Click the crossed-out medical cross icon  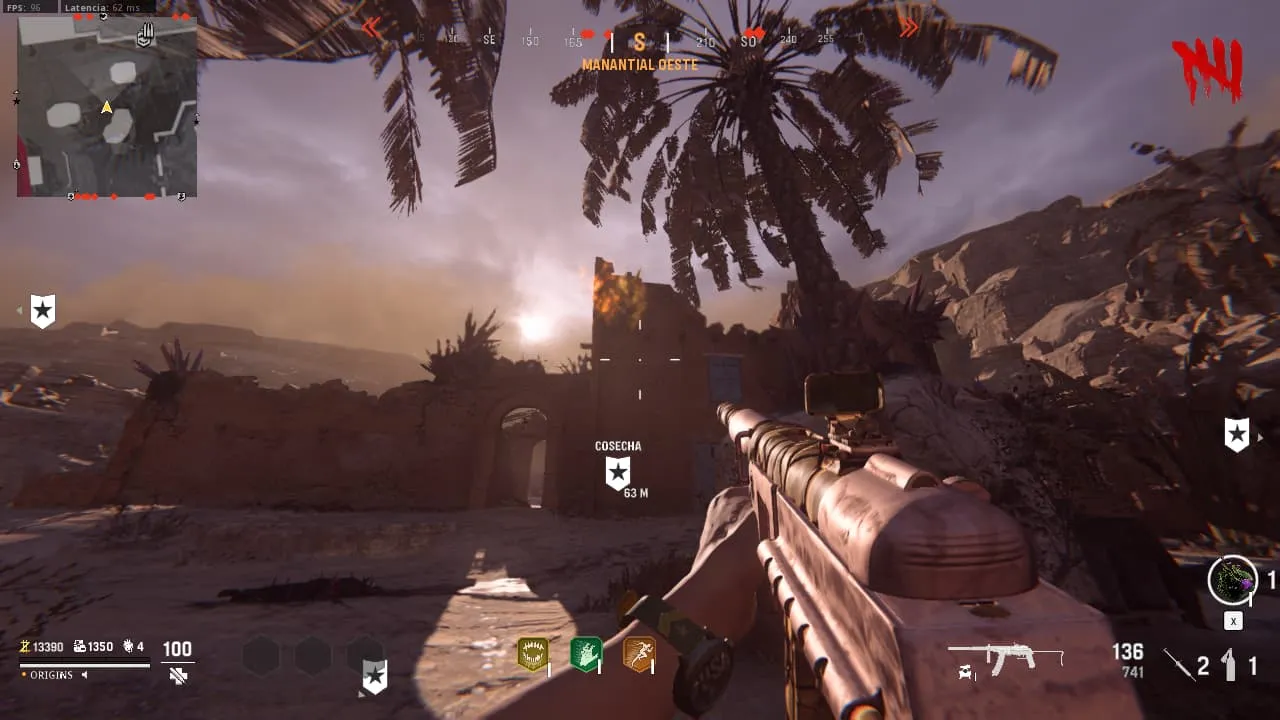178,675
